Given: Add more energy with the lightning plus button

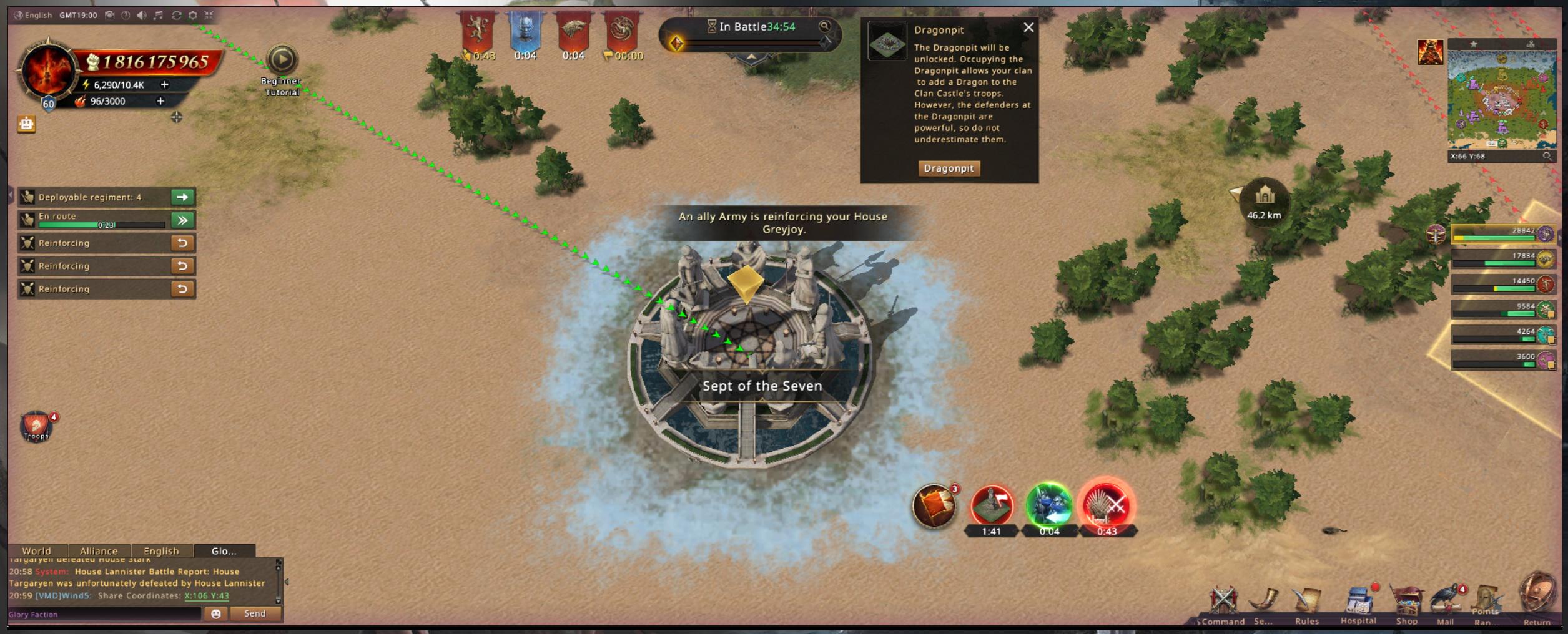Looking at the screenshot, I should 165,84.
